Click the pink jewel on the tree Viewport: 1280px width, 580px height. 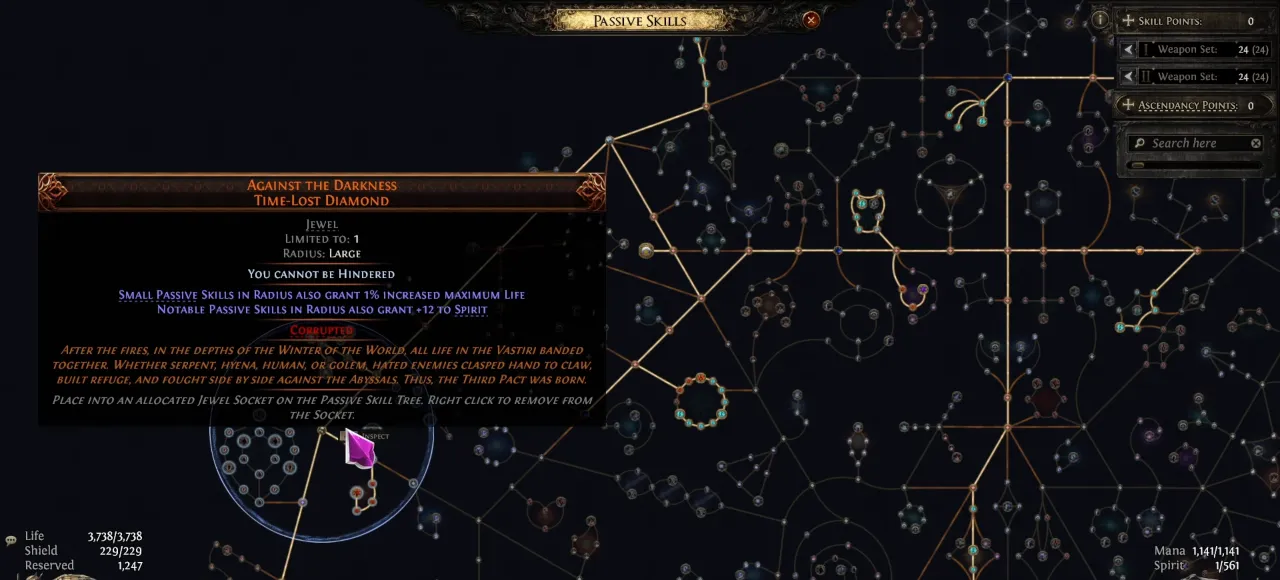coord(359,448)
